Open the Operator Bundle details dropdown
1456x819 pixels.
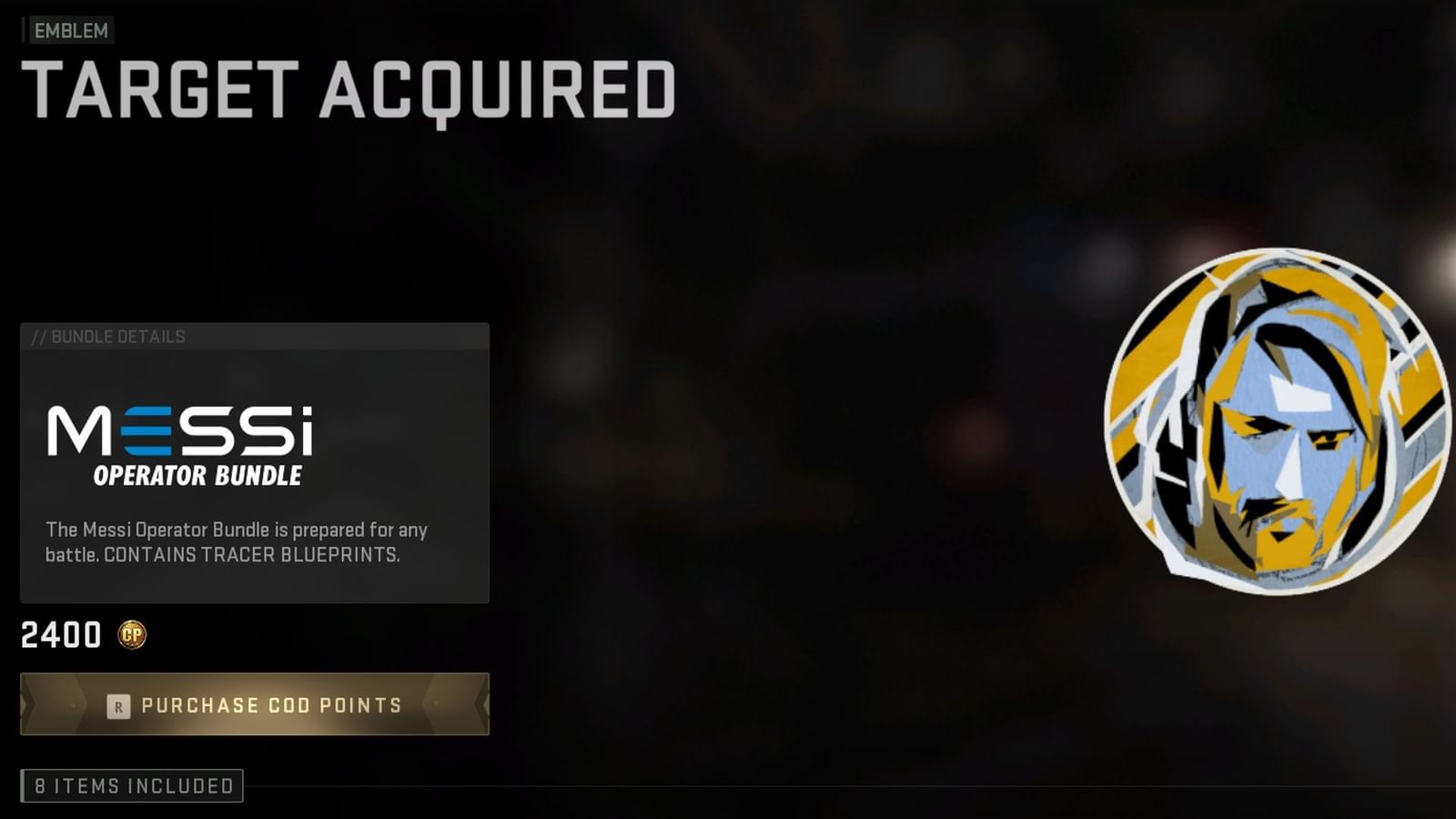tap(197, 473)
